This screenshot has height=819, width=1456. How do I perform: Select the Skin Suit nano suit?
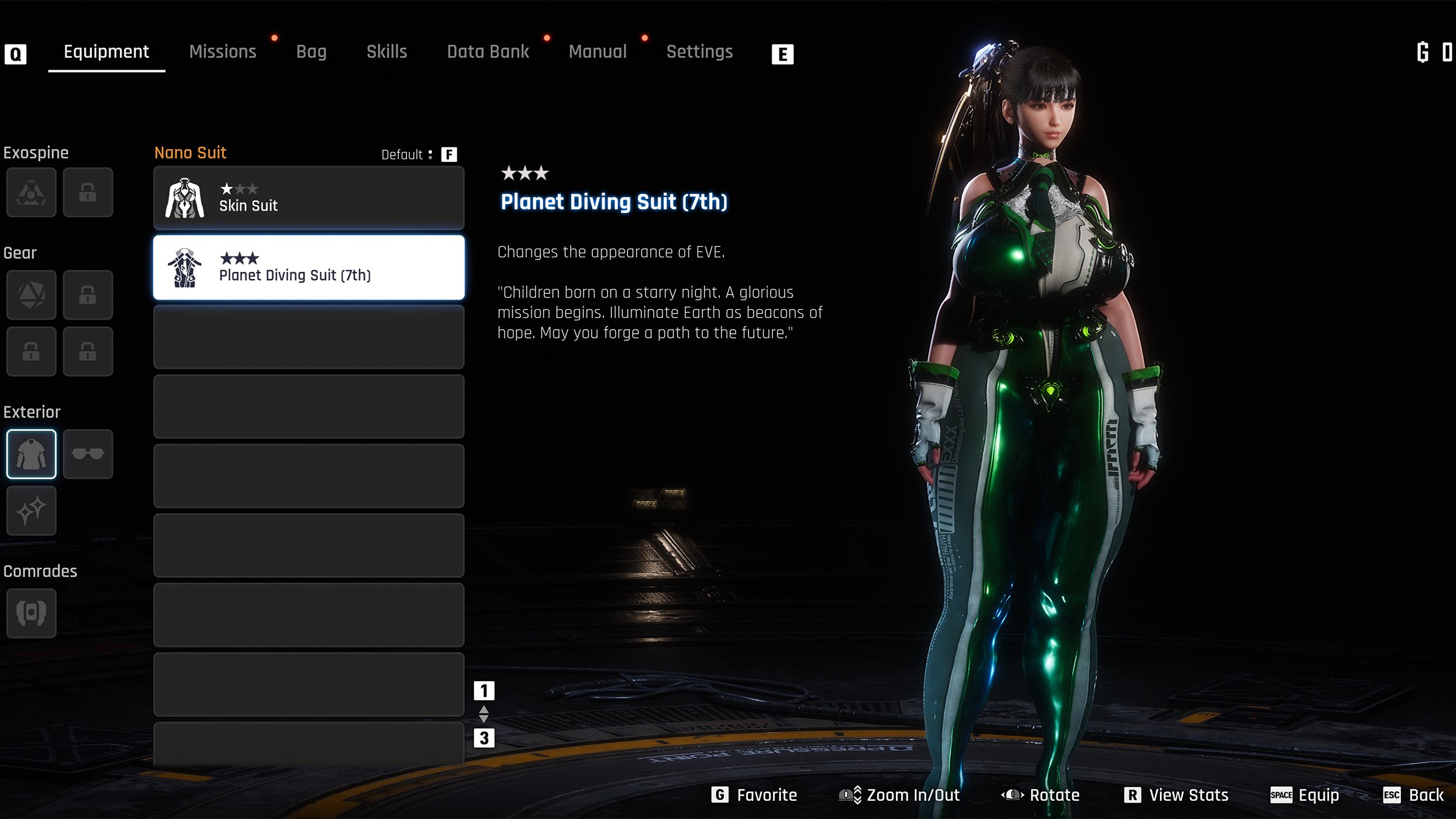(309, 198)
